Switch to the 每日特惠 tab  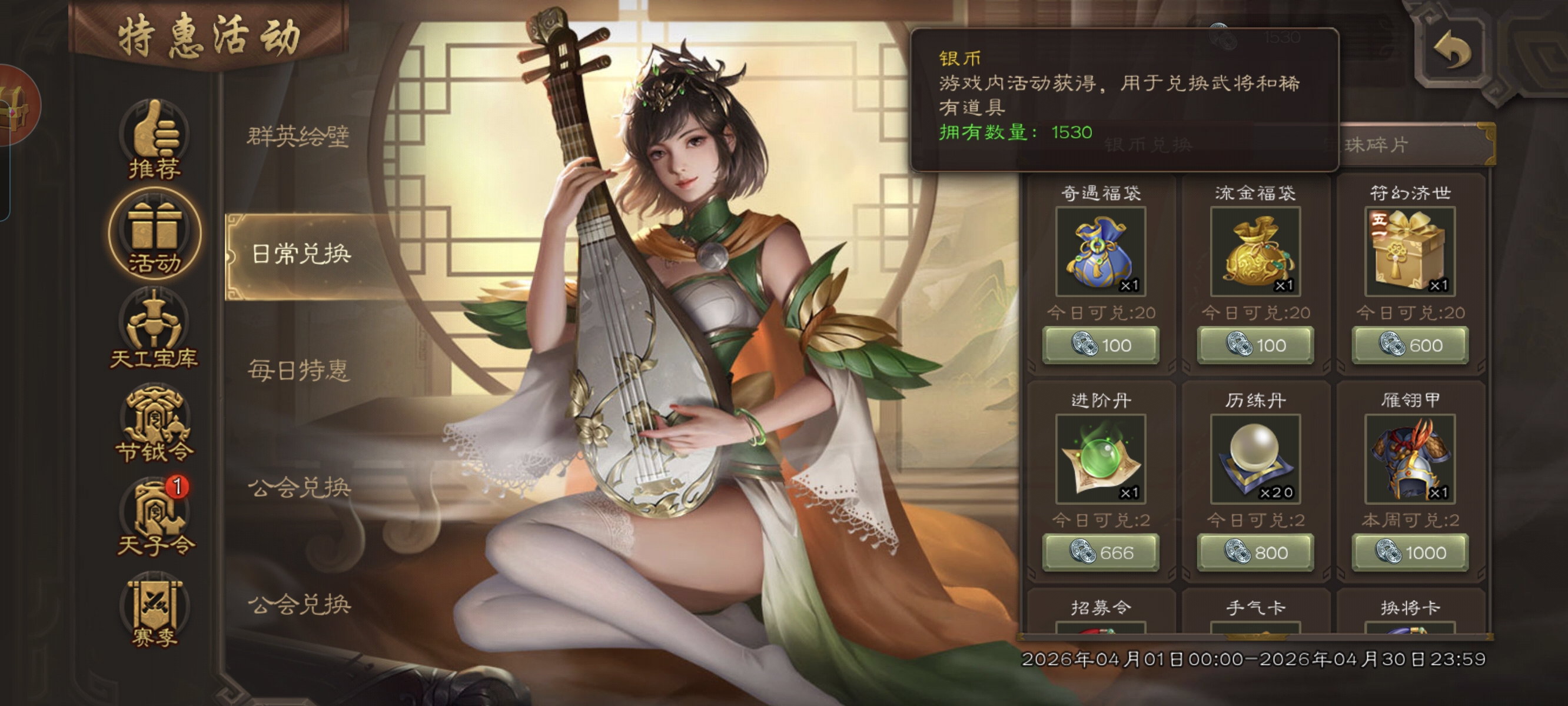point(299,370)
